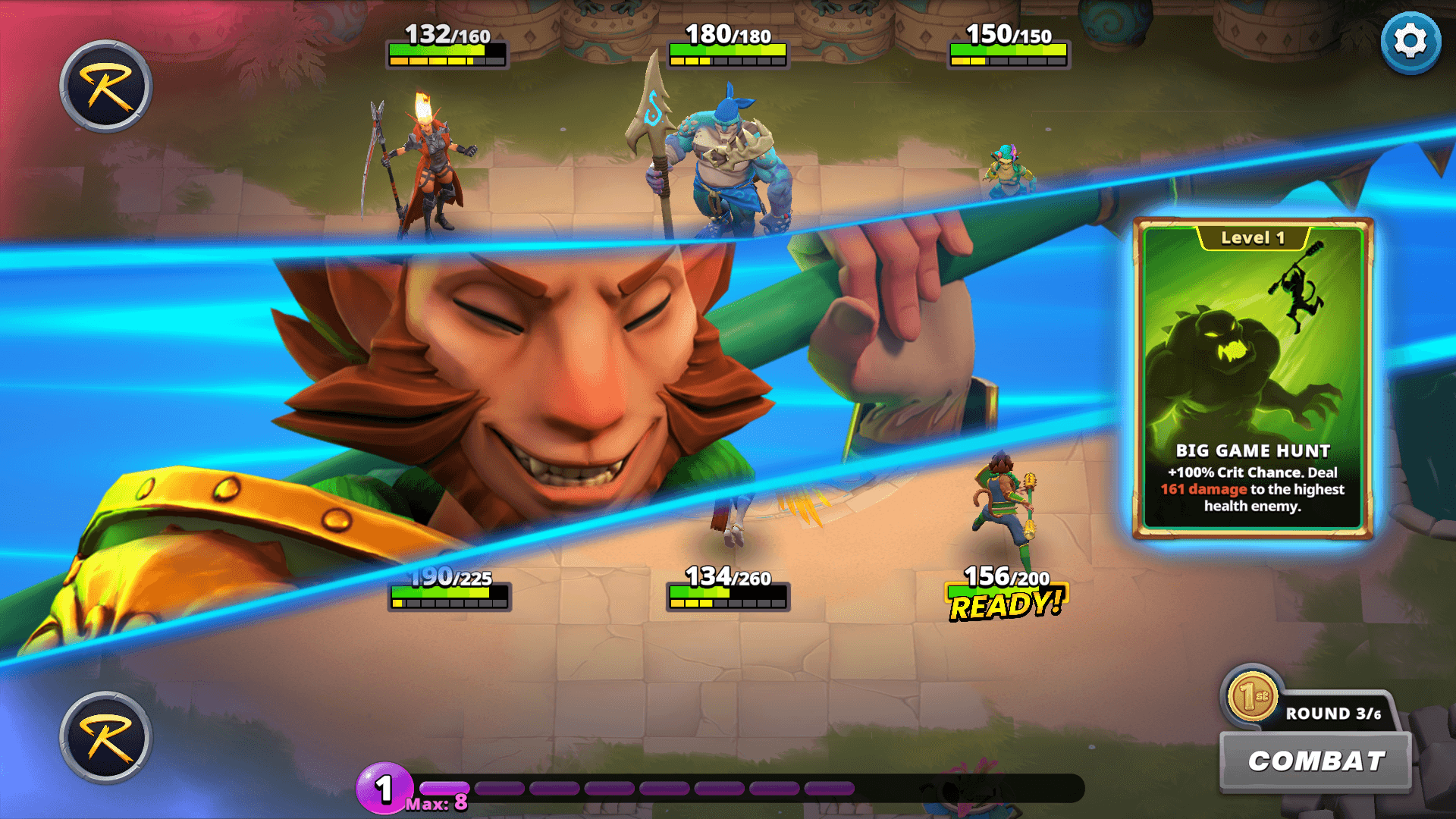Click the gold 1st place medal

(x=1252, y=696)
